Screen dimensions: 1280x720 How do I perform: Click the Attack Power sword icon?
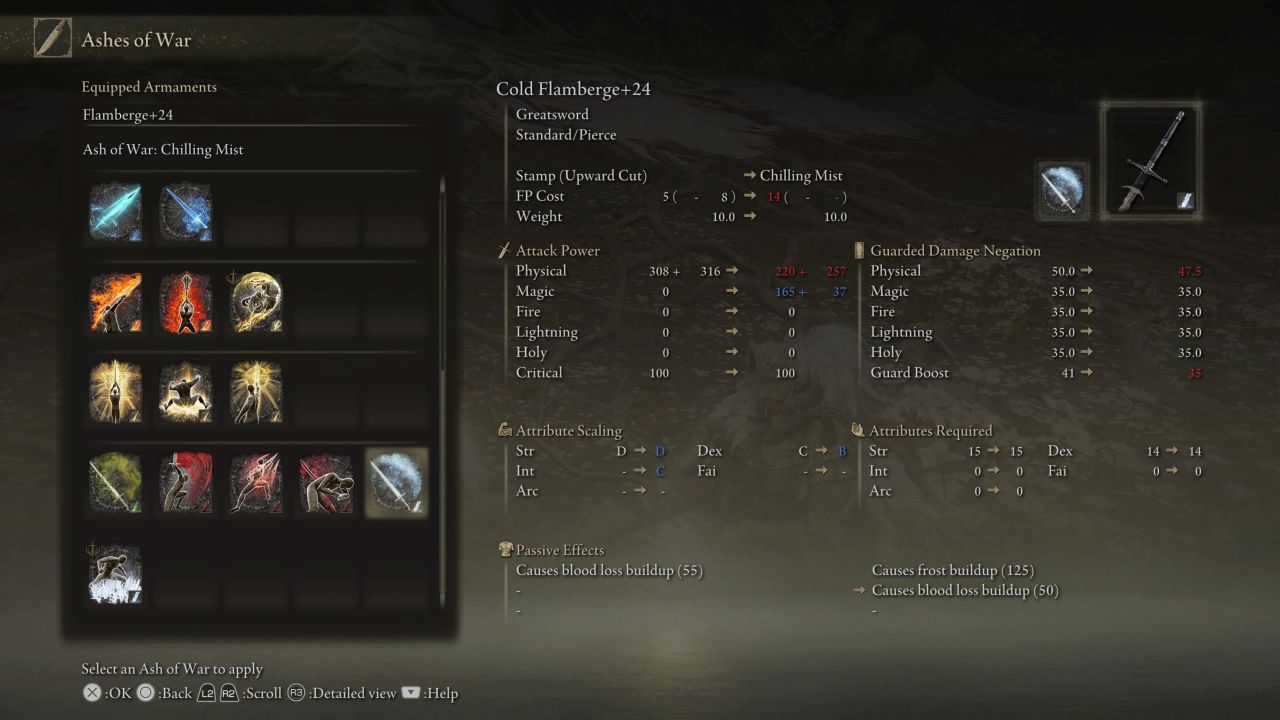pyautogui.click(x=502, y=250)
